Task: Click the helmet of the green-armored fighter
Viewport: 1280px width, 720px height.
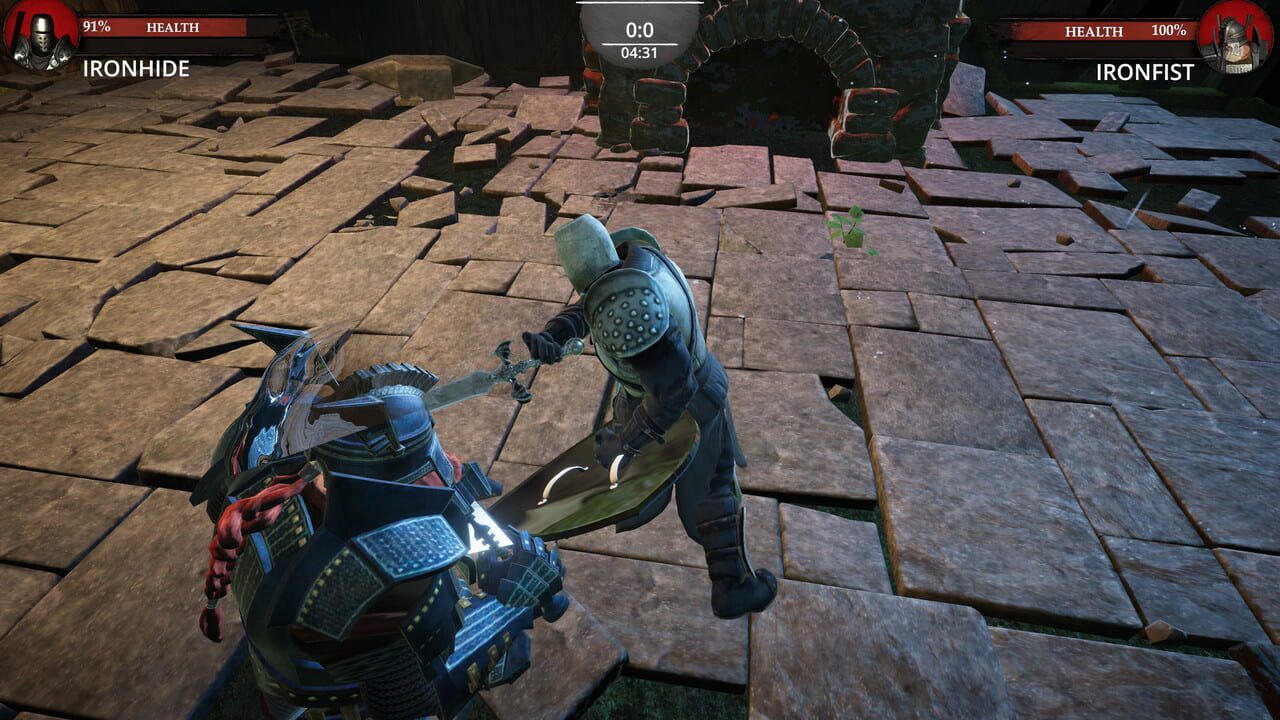Action: click(x=584, y=248)
